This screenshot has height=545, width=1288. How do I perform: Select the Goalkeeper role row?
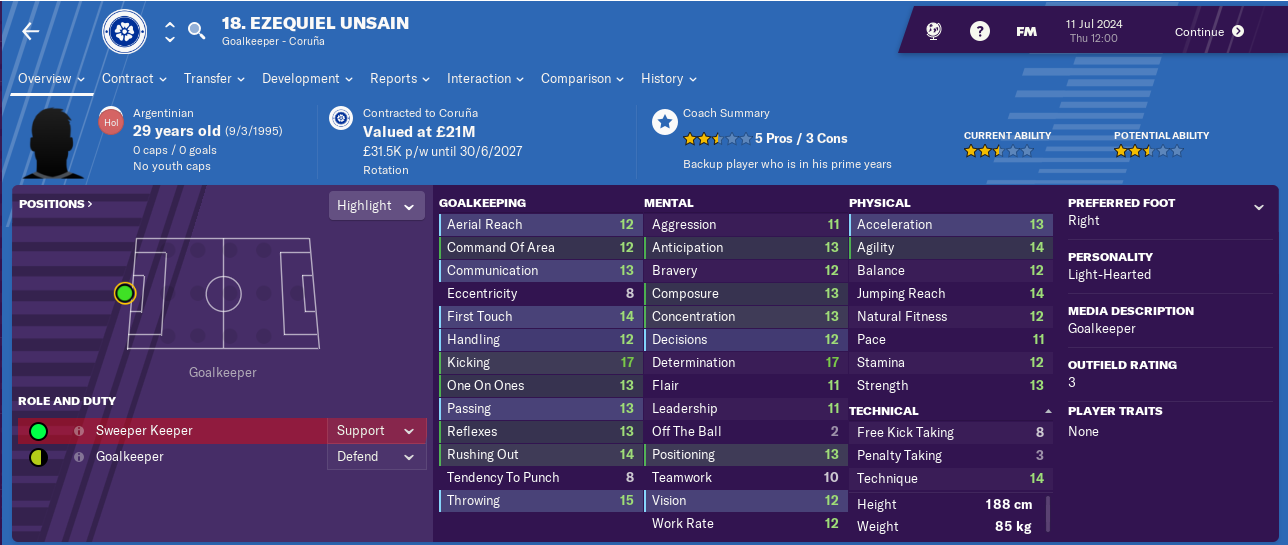pyautogui.click(x=180, y=457)
